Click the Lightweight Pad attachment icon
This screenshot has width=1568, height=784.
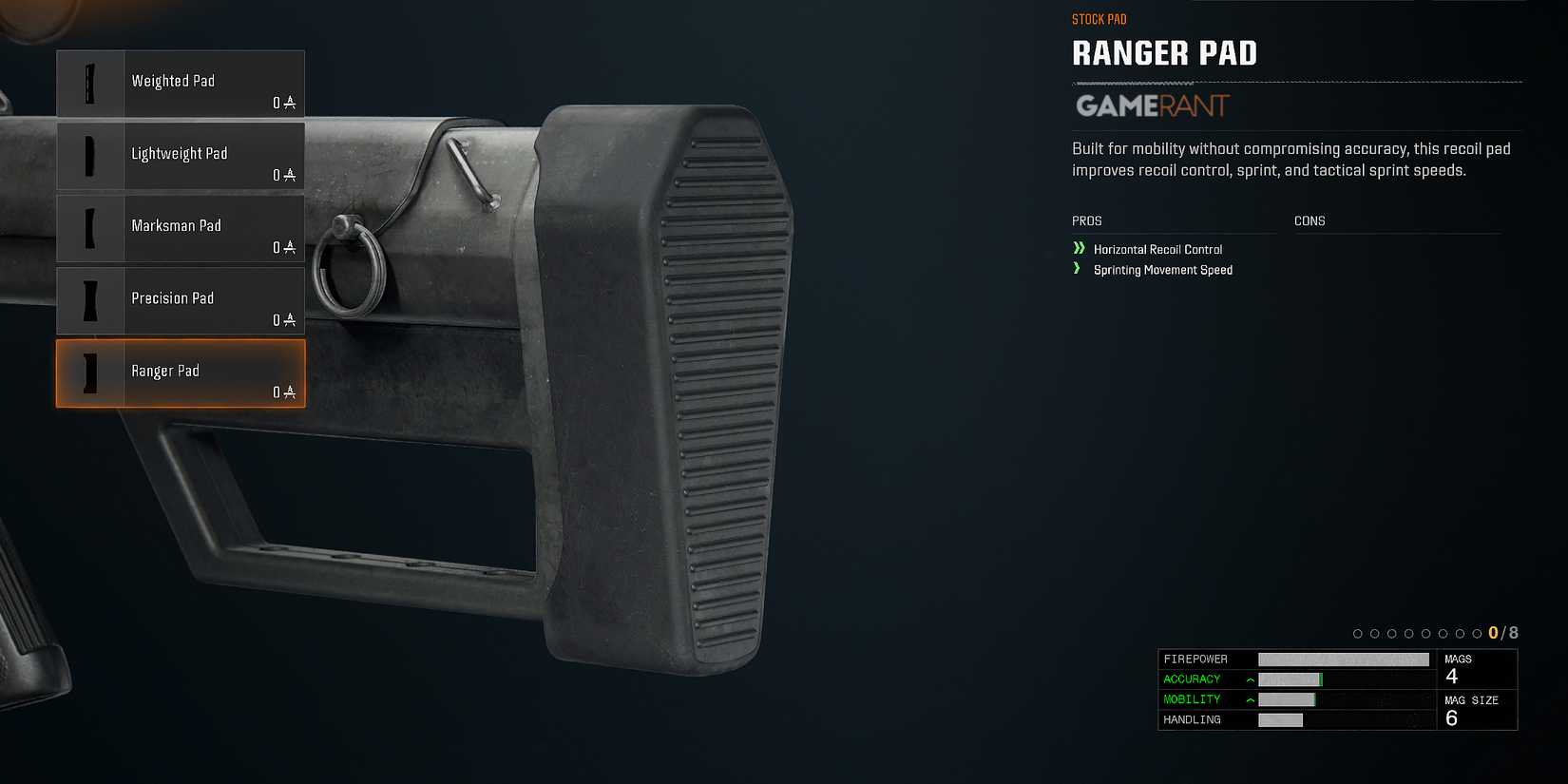coord(90,156)
